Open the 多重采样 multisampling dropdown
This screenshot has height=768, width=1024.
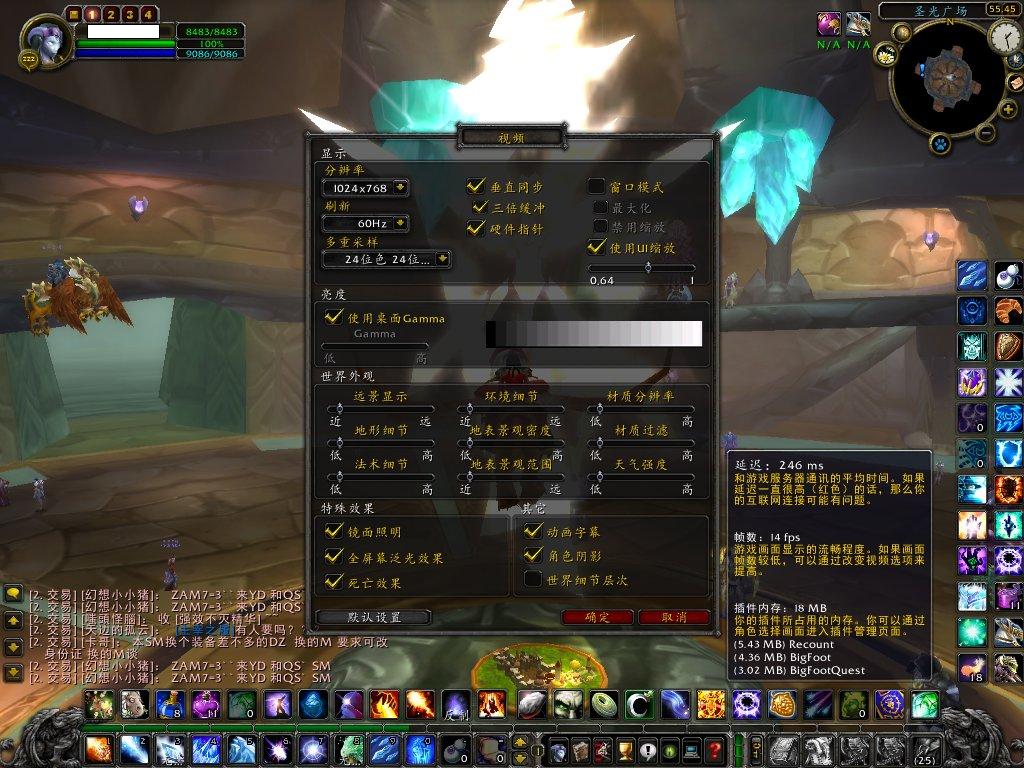coord(442,259)
